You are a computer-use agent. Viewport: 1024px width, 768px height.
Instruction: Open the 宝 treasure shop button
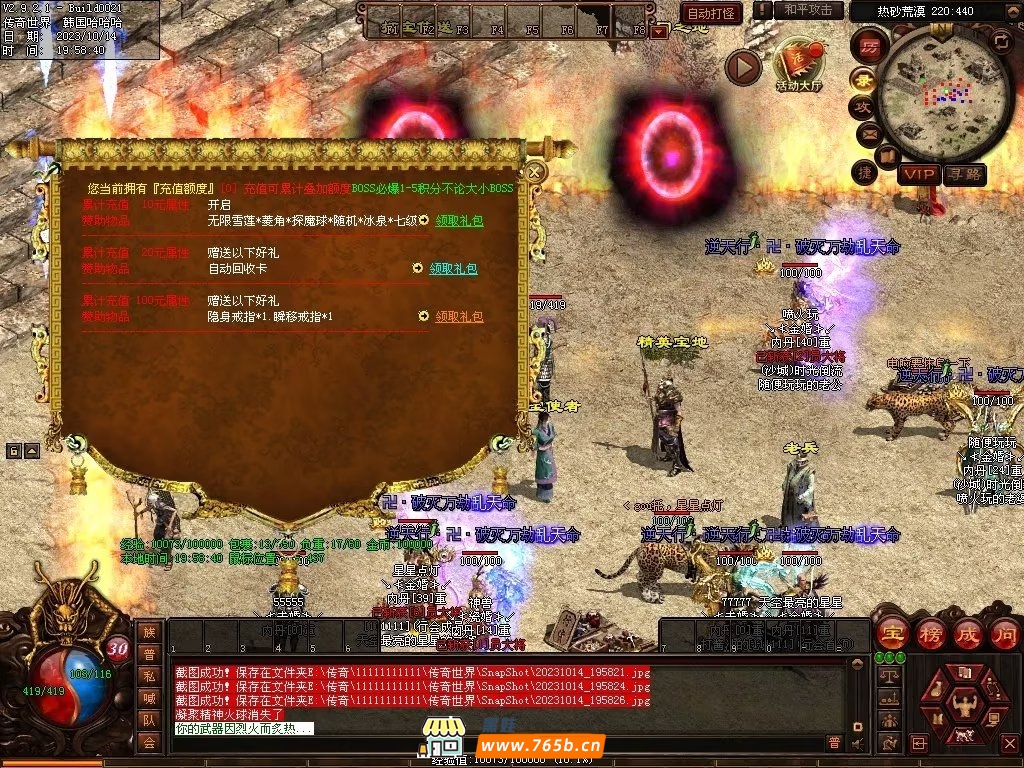[892, 634]
